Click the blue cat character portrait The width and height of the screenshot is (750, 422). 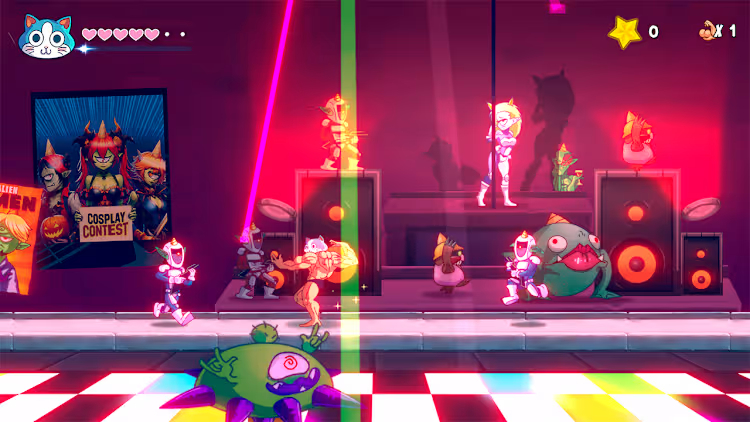coord(46,36)
